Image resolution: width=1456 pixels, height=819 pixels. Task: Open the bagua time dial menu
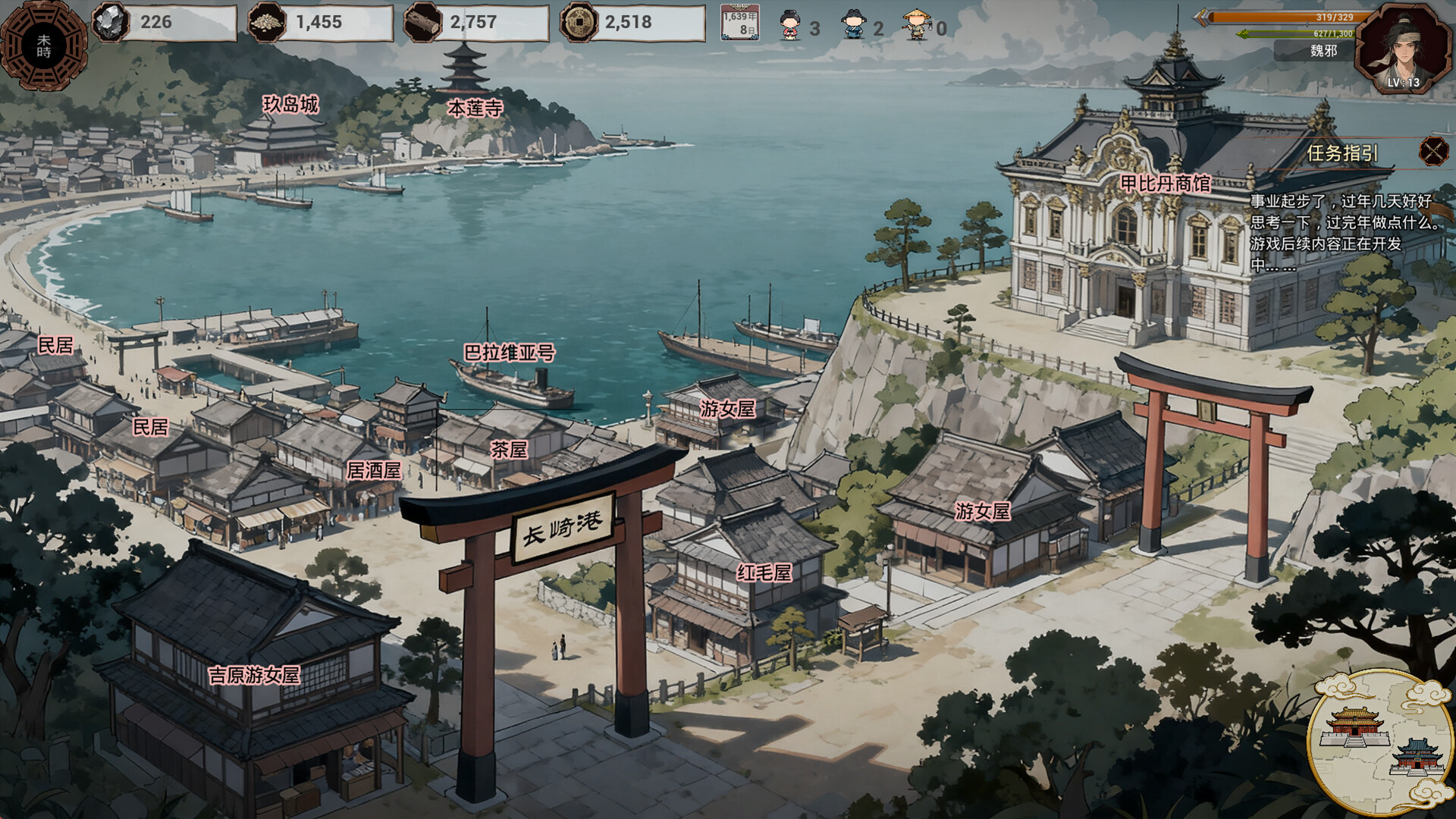click(x=44, y=45)
